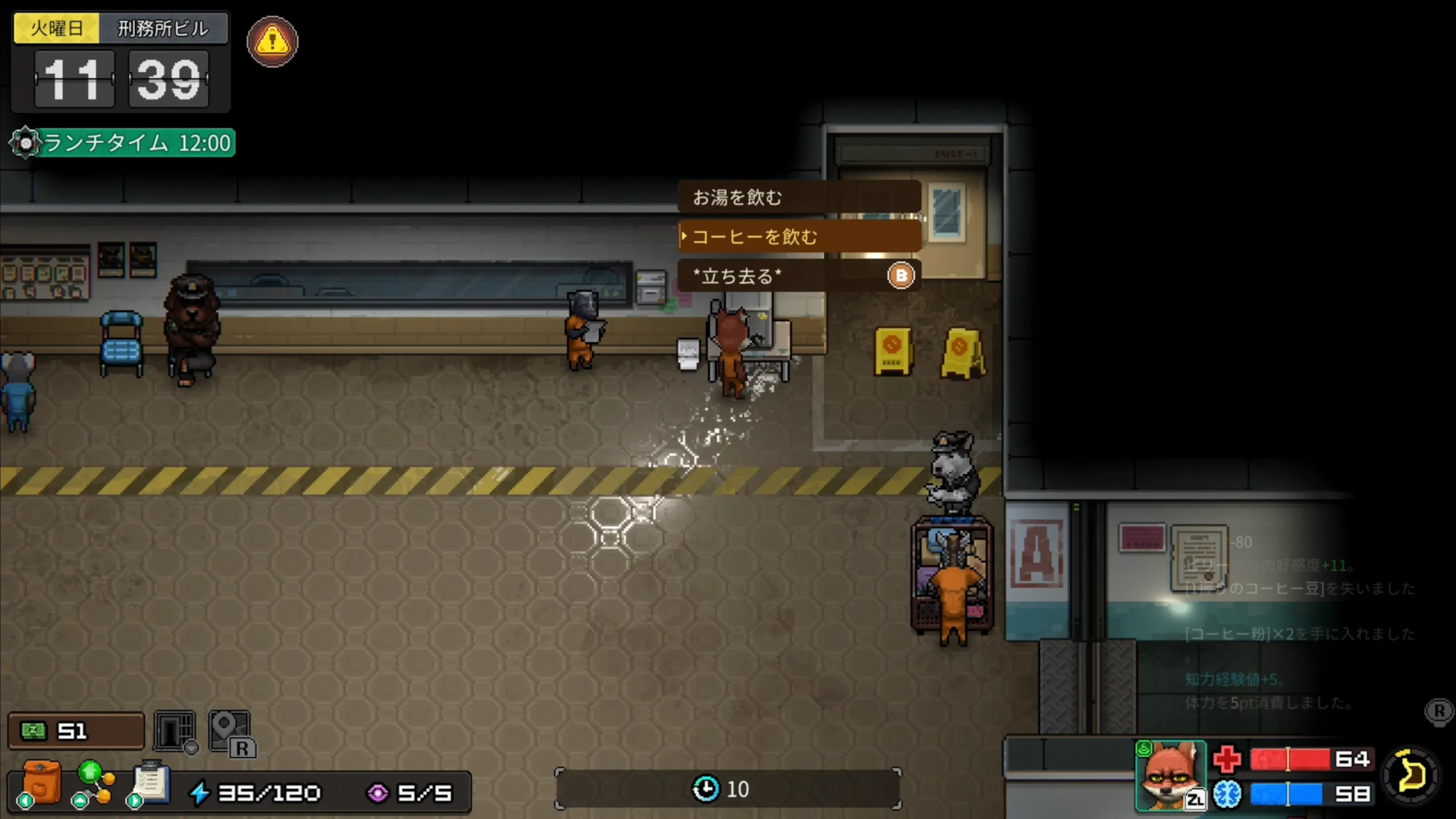Select the ランチタイム schedule tracker
1456x819 pixels.
[123, 143]
